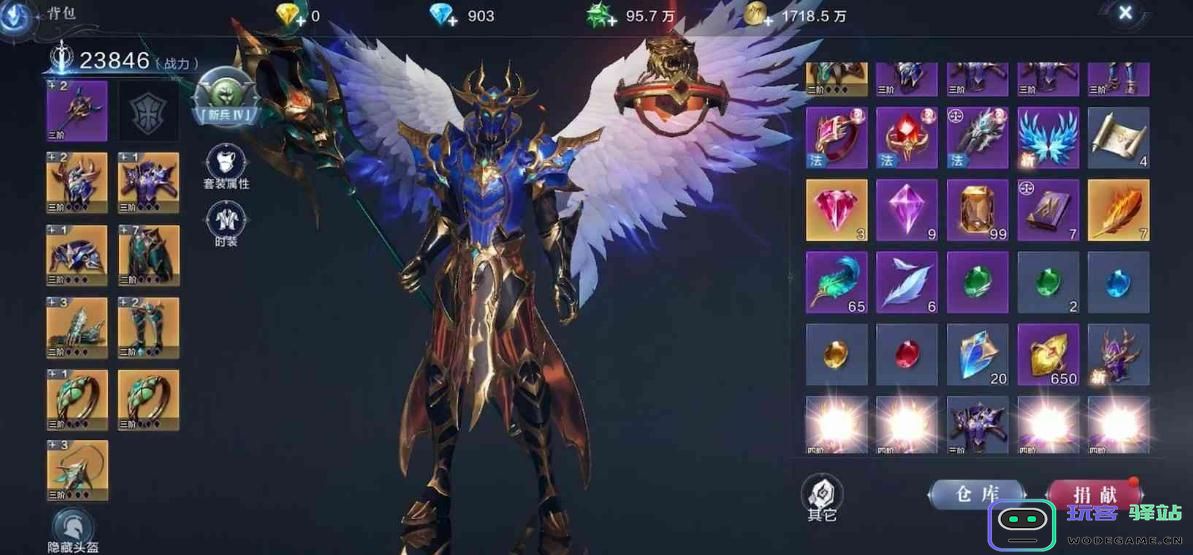This screenshot has height=555, width=1193.
Task: Open the 仓库 warehouse
Action: (x=976, y=494)
